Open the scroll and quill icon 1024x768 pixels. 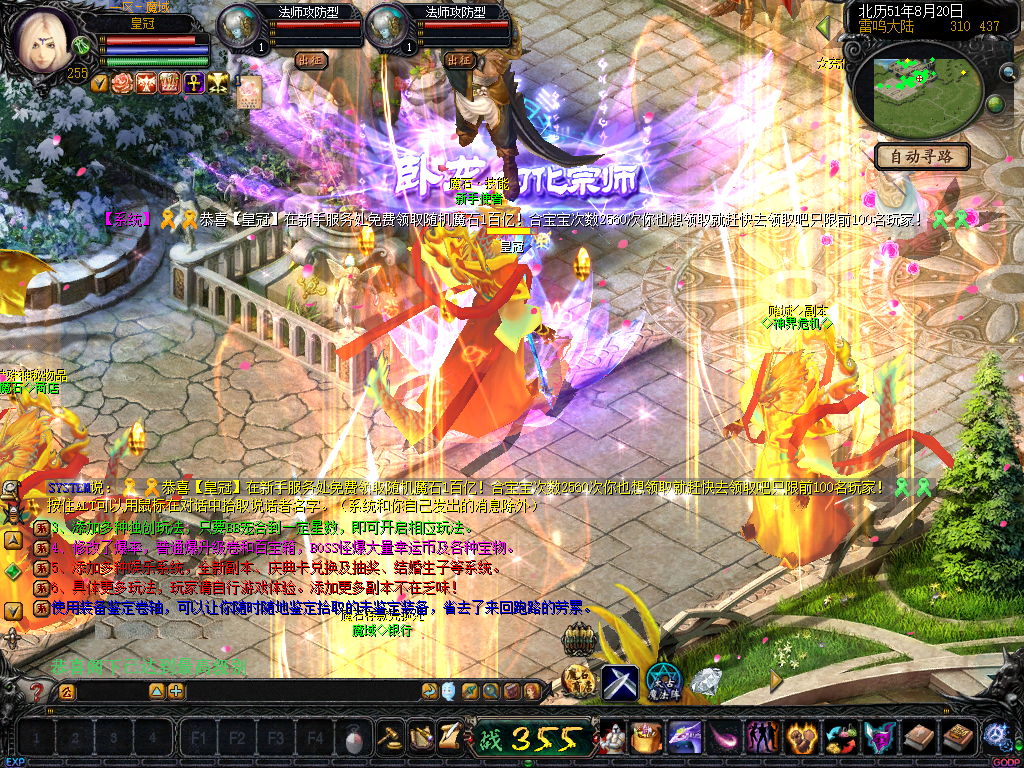[449, 737]
